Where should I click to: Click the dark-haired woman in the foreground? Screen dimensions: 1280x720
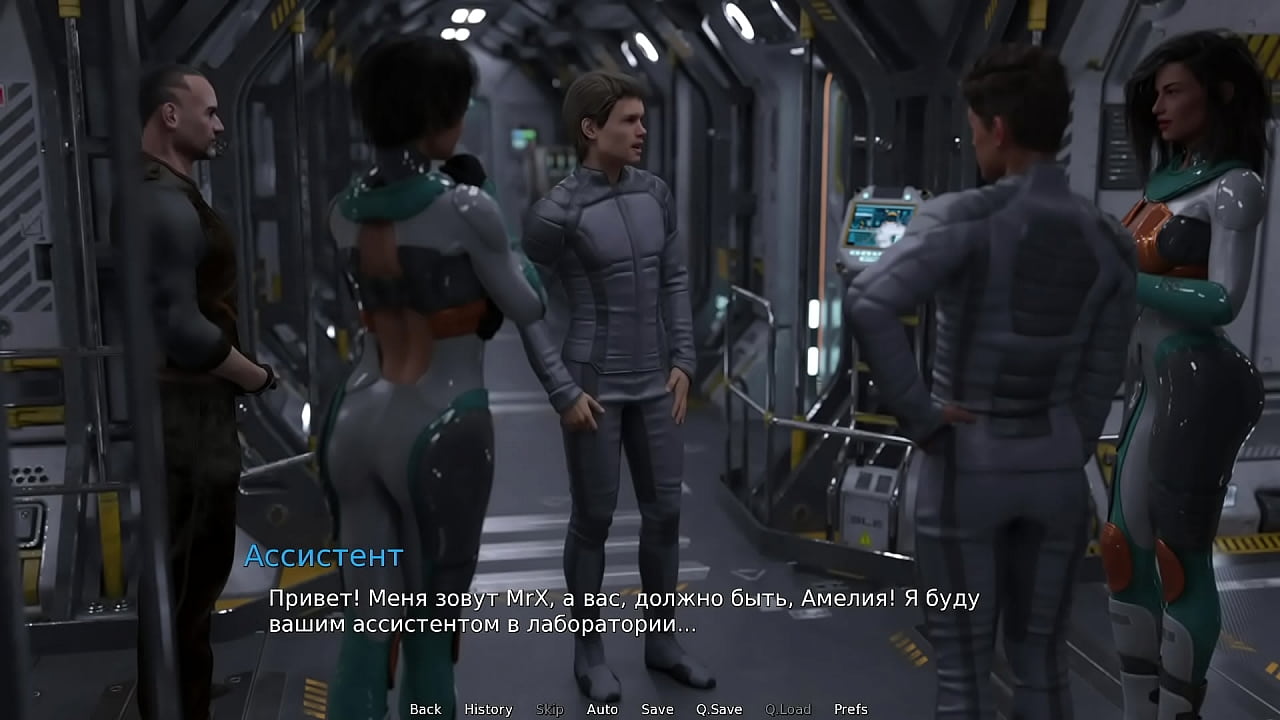click(420, 300)
